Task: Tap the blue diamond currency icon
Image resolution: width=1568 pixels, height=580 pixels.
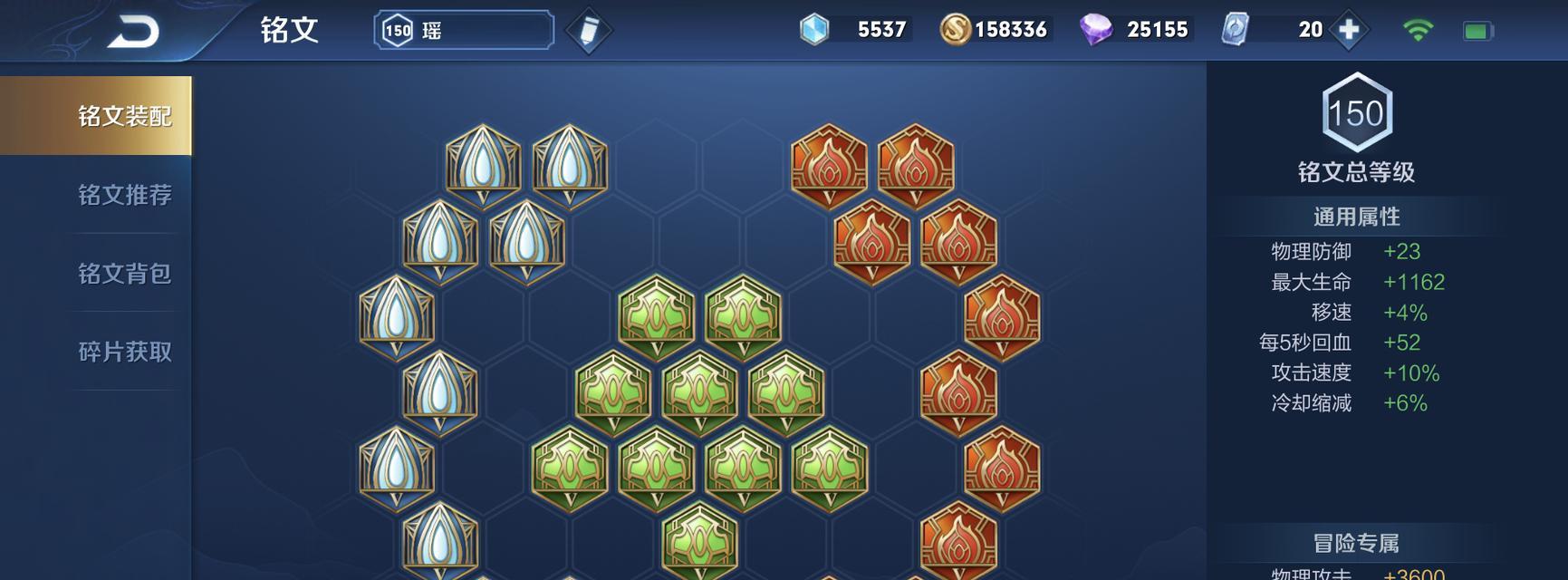Action: 814,30
